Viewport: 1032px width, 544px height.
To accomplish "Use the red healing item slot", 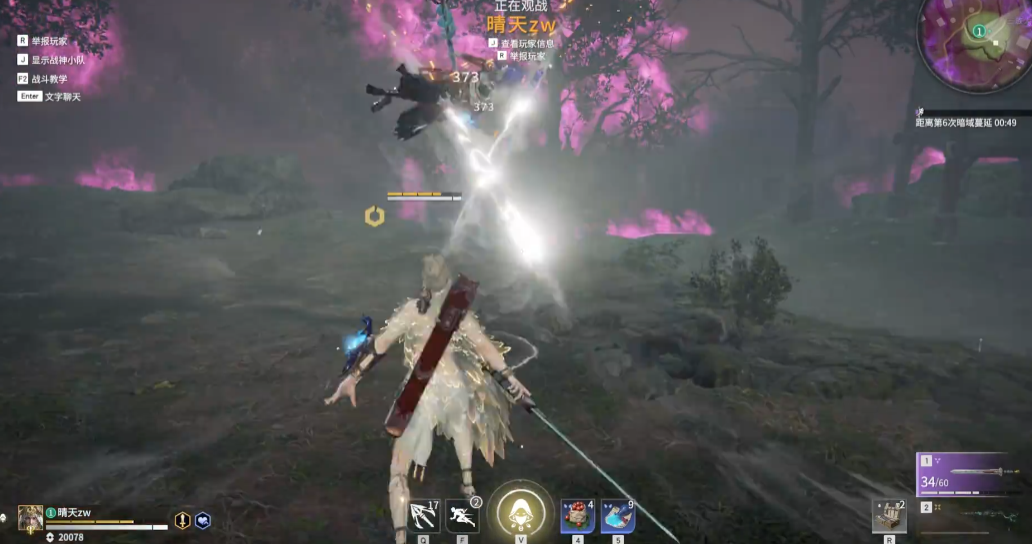I will [577, 516].
